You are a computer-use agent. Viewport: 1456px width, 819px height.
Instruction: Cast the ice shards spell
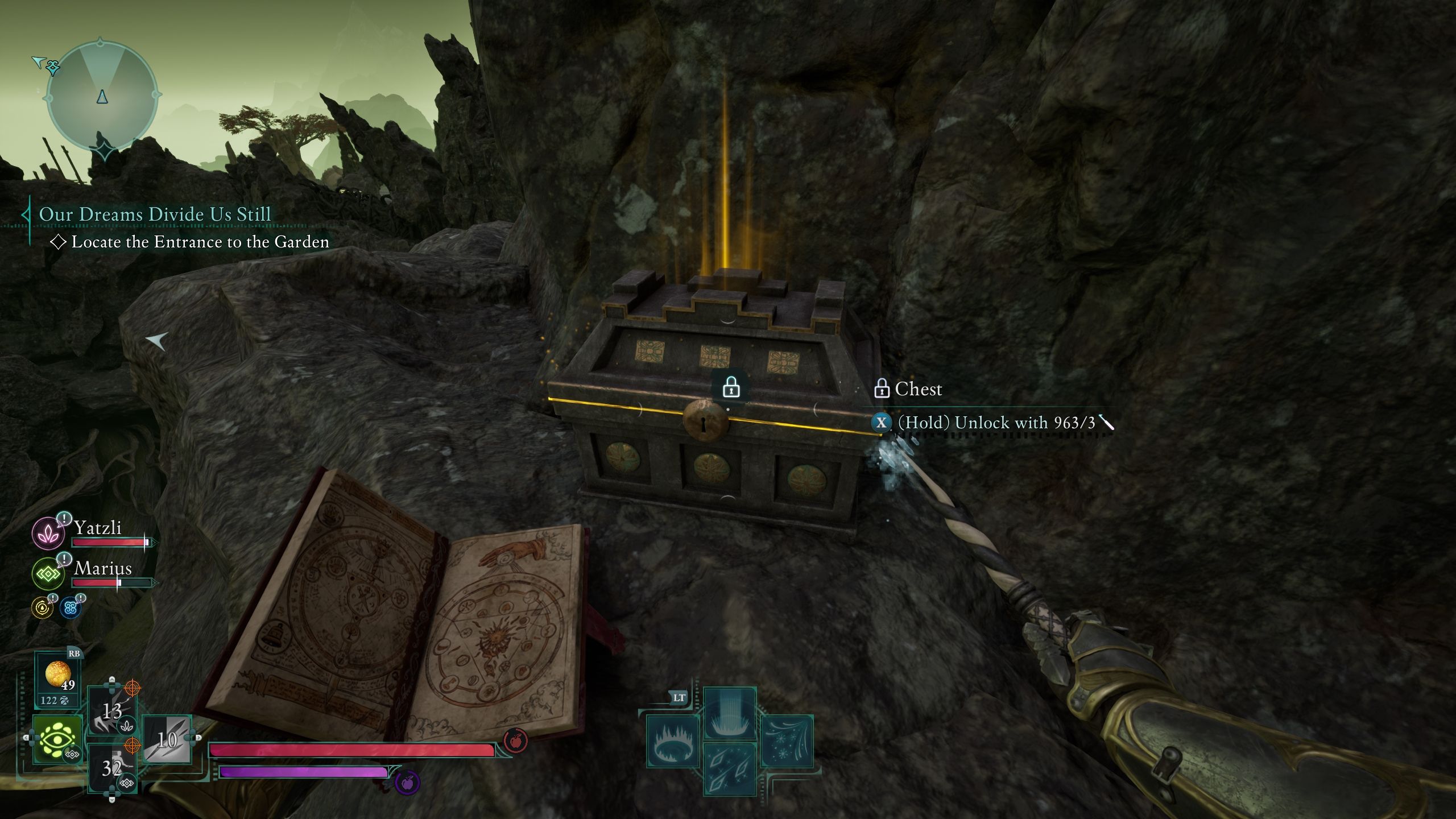click(730, 769)
